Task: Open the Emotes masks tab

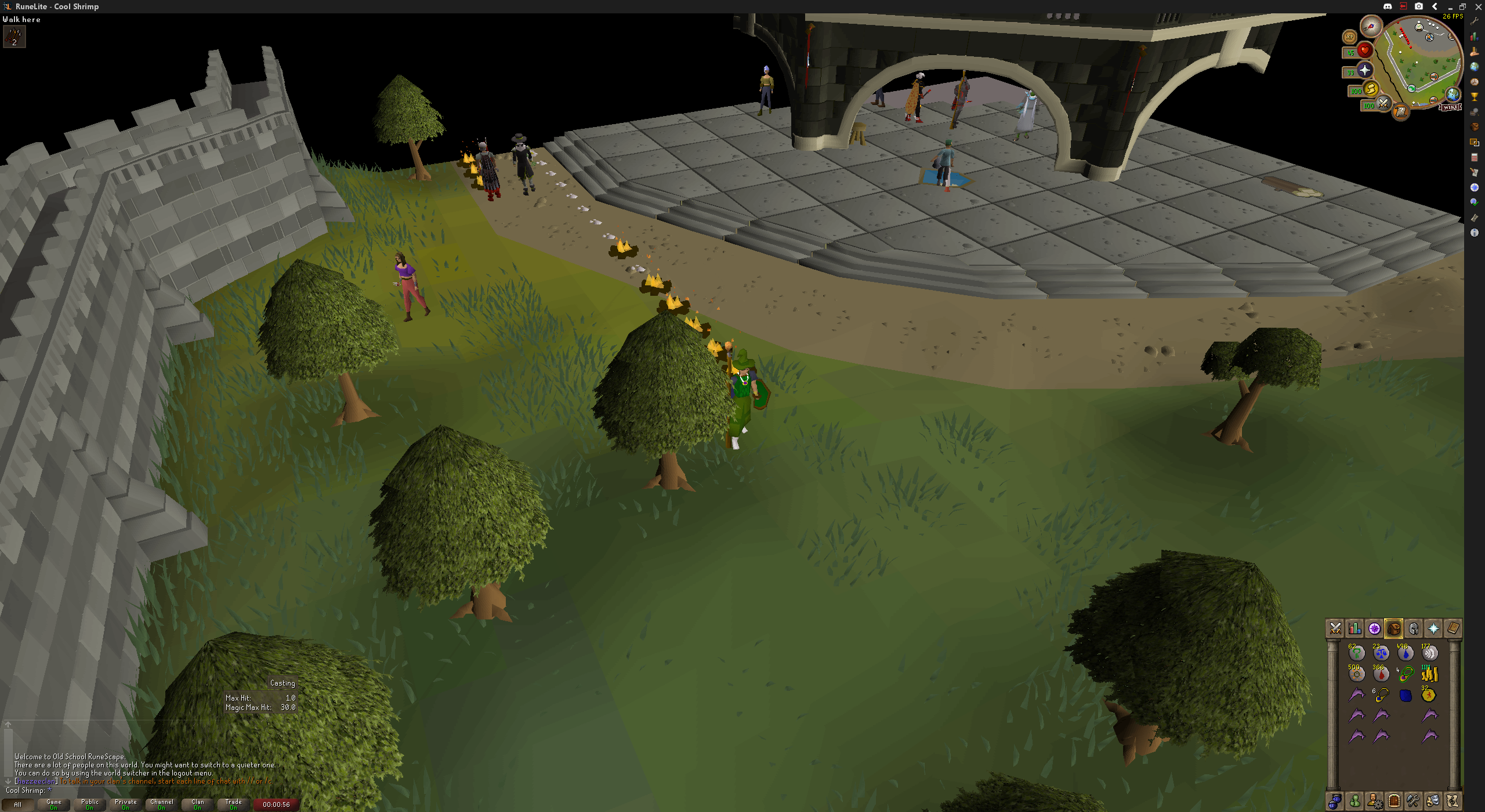Action: [1433, 800]
